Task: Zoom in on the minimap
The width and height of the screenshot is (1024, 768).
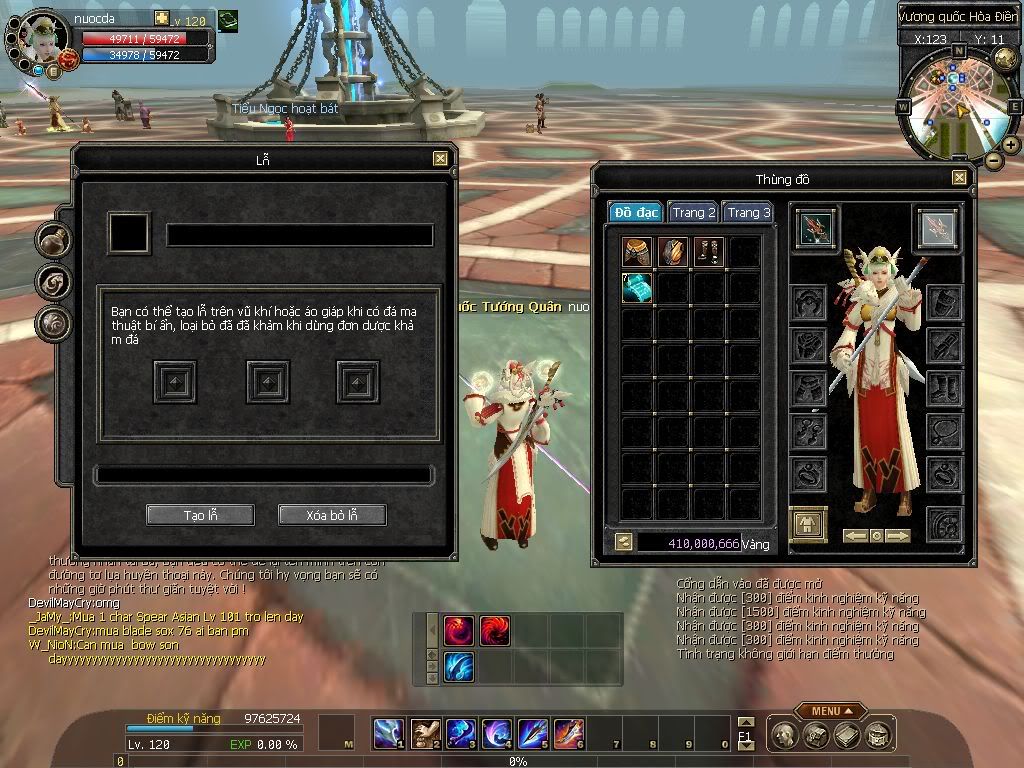Action: pyautogui.click(x=1012, y=144)
